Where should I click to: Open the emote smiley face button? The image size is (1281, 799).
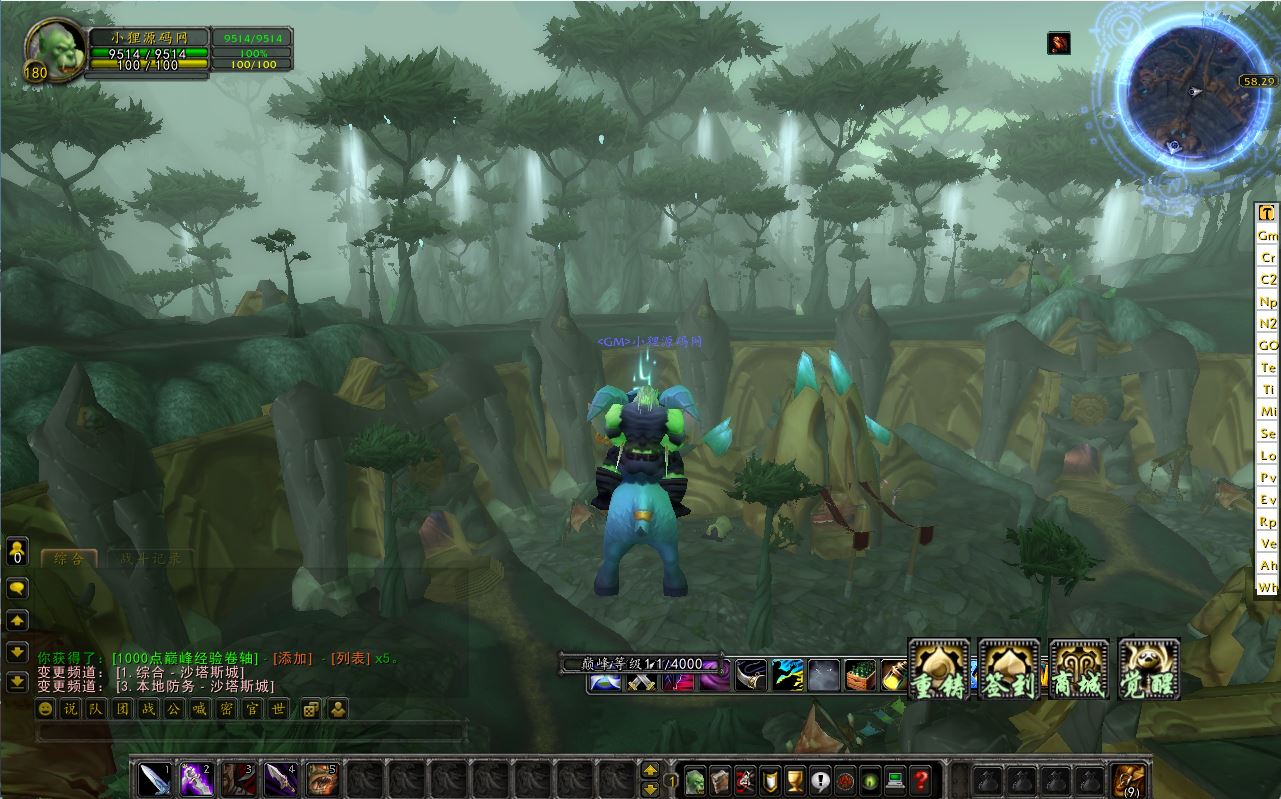45,709
